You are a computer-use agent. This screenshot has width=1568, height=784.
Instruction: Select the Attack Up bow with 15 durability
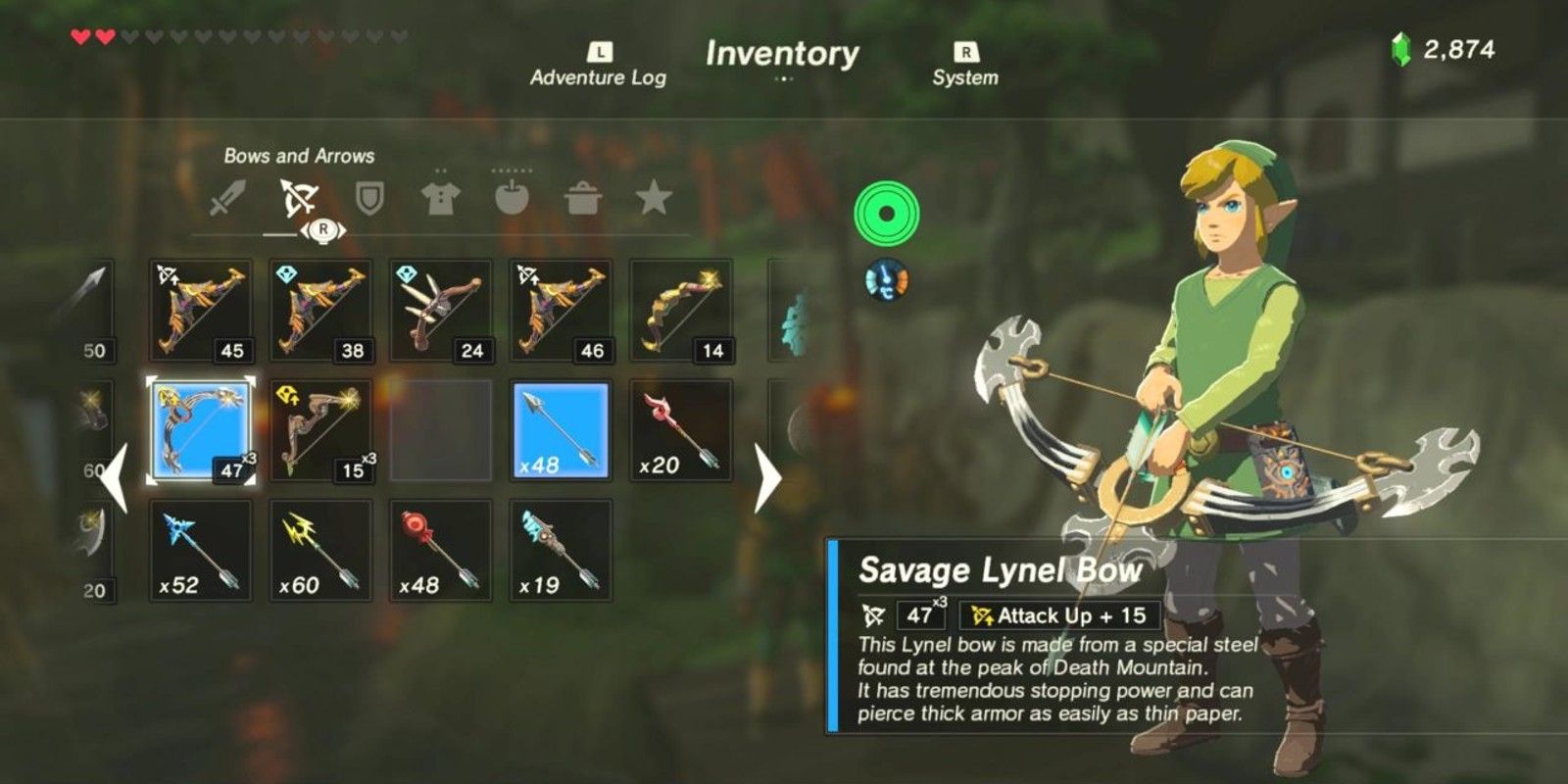coord(320,429)
